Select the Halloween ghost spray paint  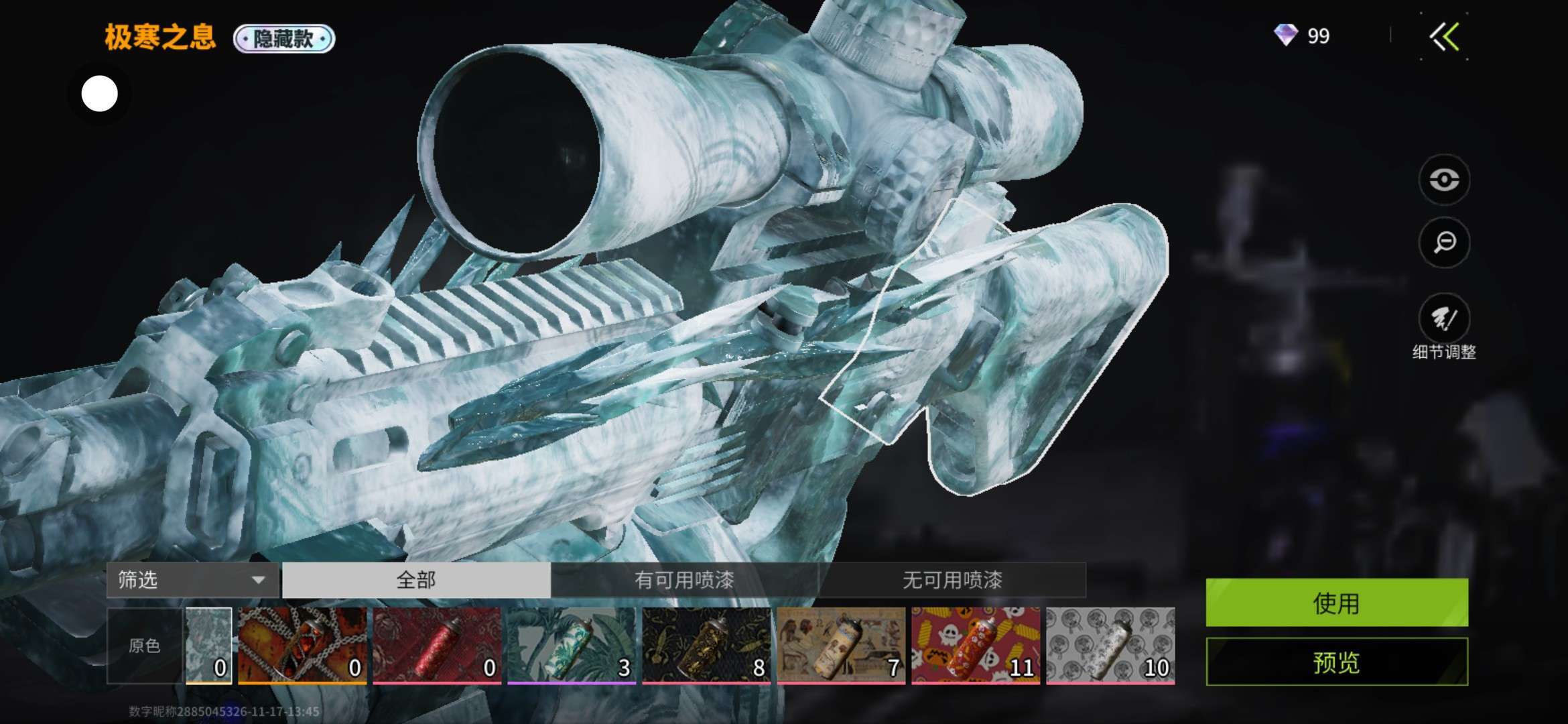pyautogui.click(x=976, y=646)
